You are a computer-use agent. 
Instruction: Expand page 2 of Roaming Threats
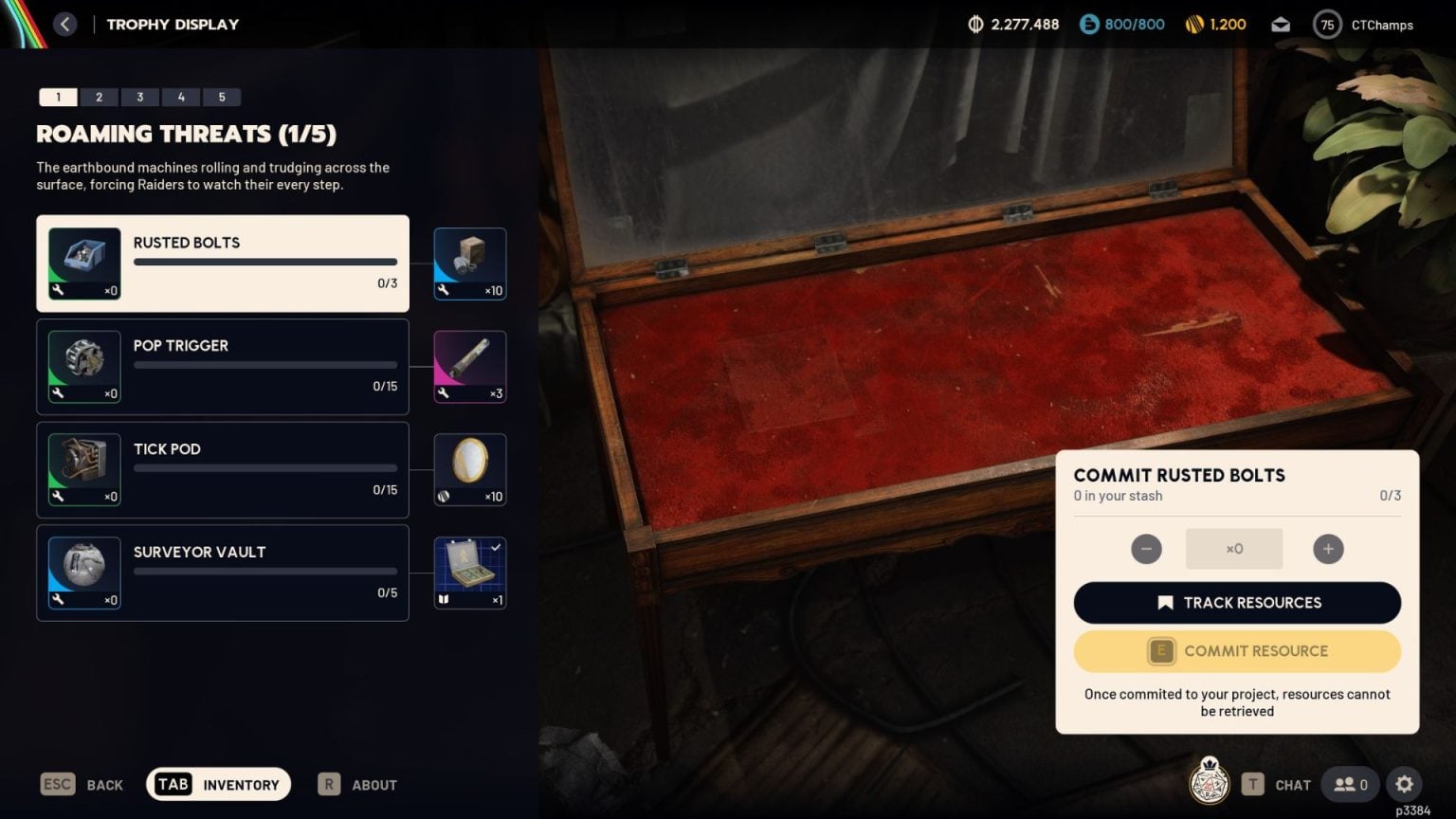point(99,97)
